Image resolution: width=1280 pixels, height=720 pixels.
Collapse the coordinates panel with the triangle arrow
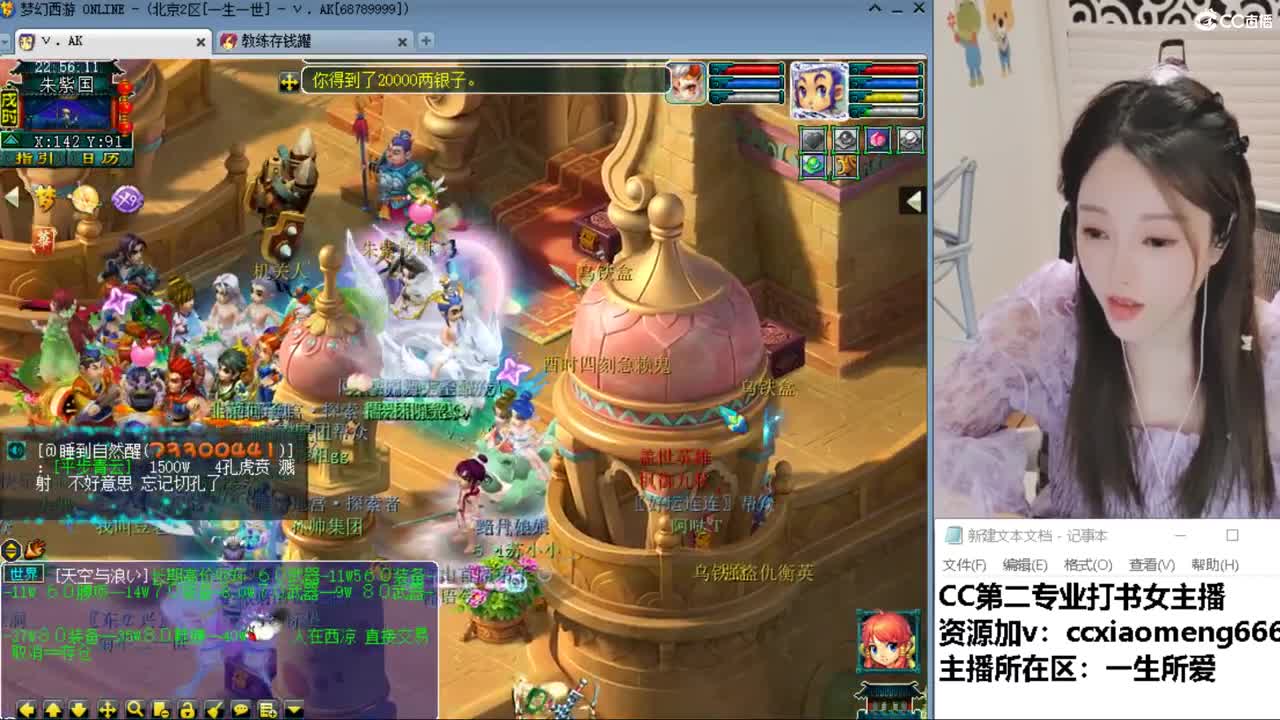click(10, 141)
